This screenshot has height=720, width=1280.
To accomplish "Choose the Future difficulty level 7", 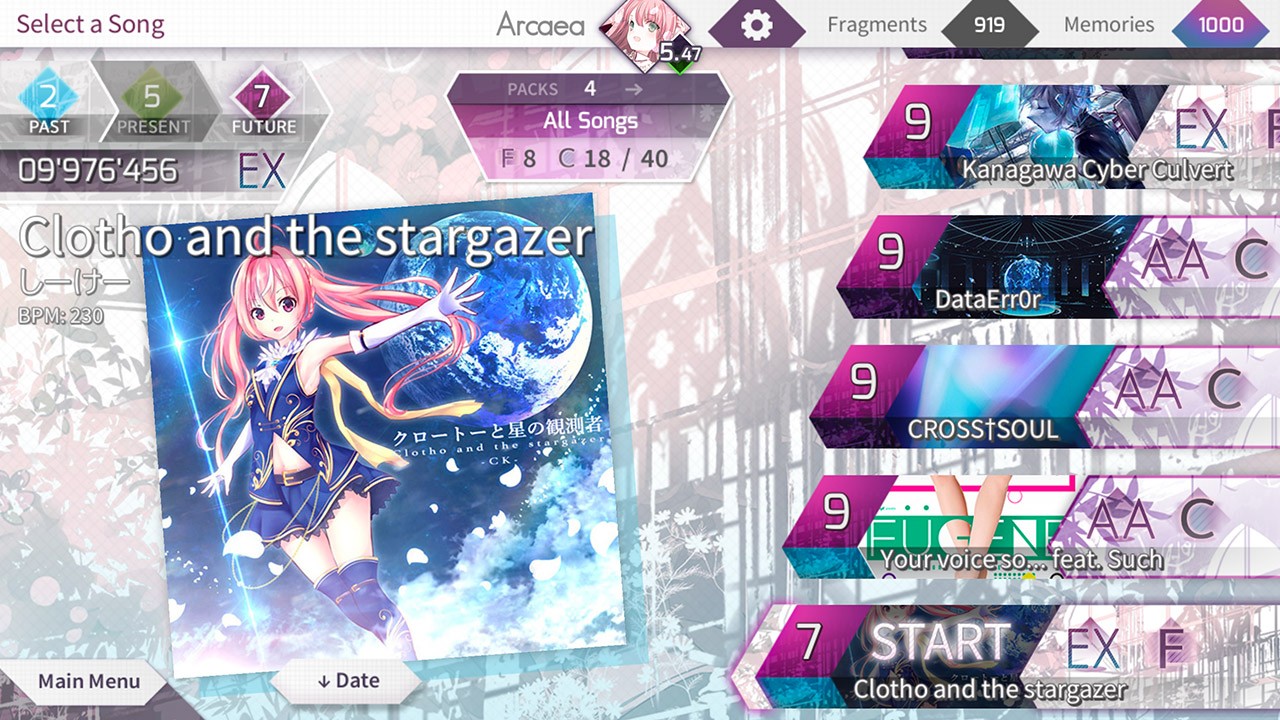I will [262, 95].
